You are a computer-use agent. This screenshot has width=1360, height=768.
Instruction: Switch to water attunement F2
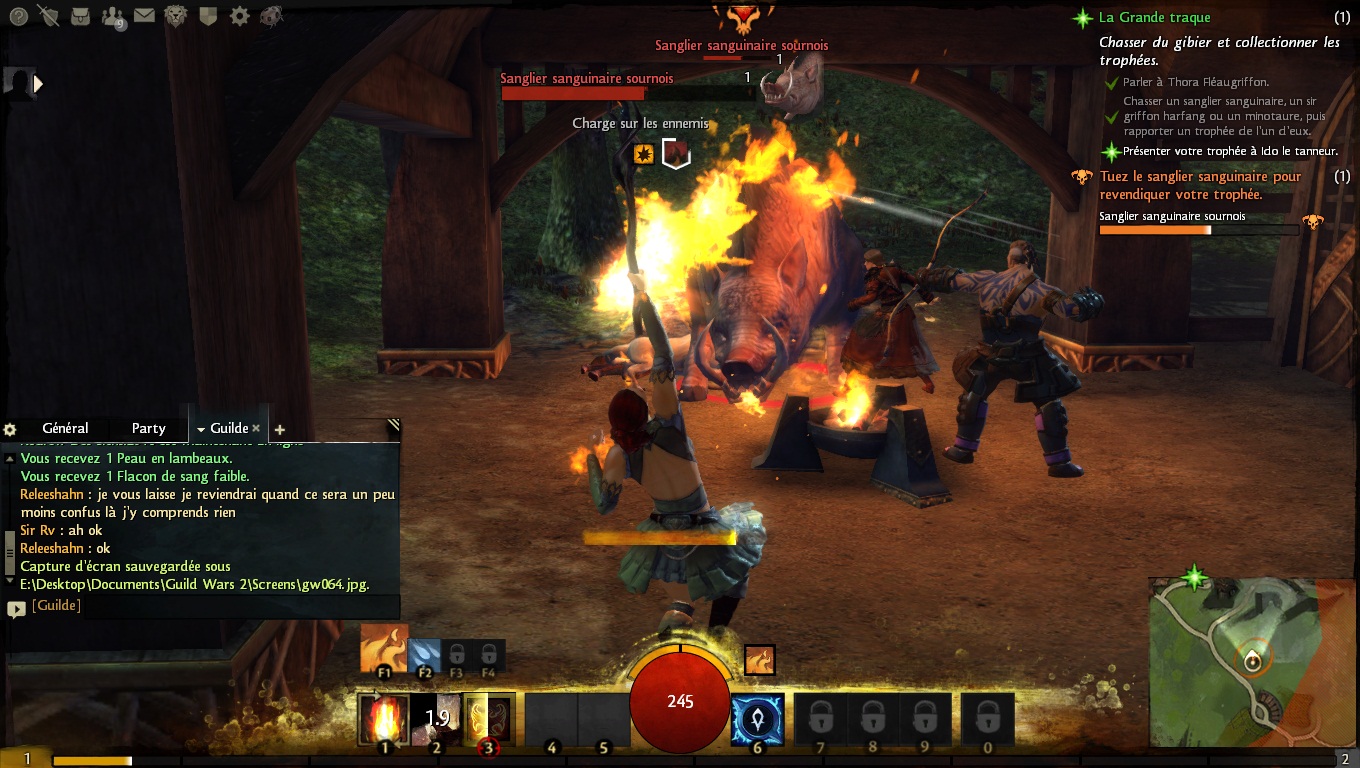click(x=424, y=656)
